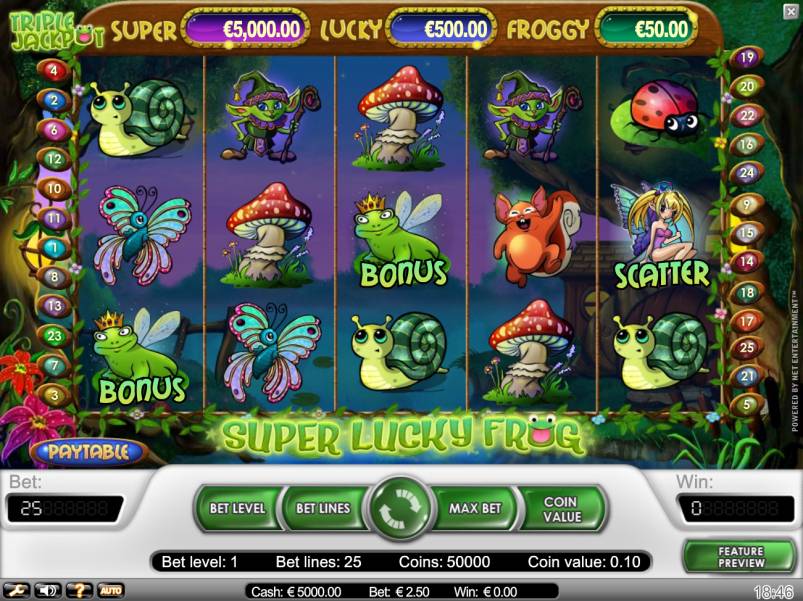803x601 pixels.
Task: Launch the Feature Preview
Action: 740,557
